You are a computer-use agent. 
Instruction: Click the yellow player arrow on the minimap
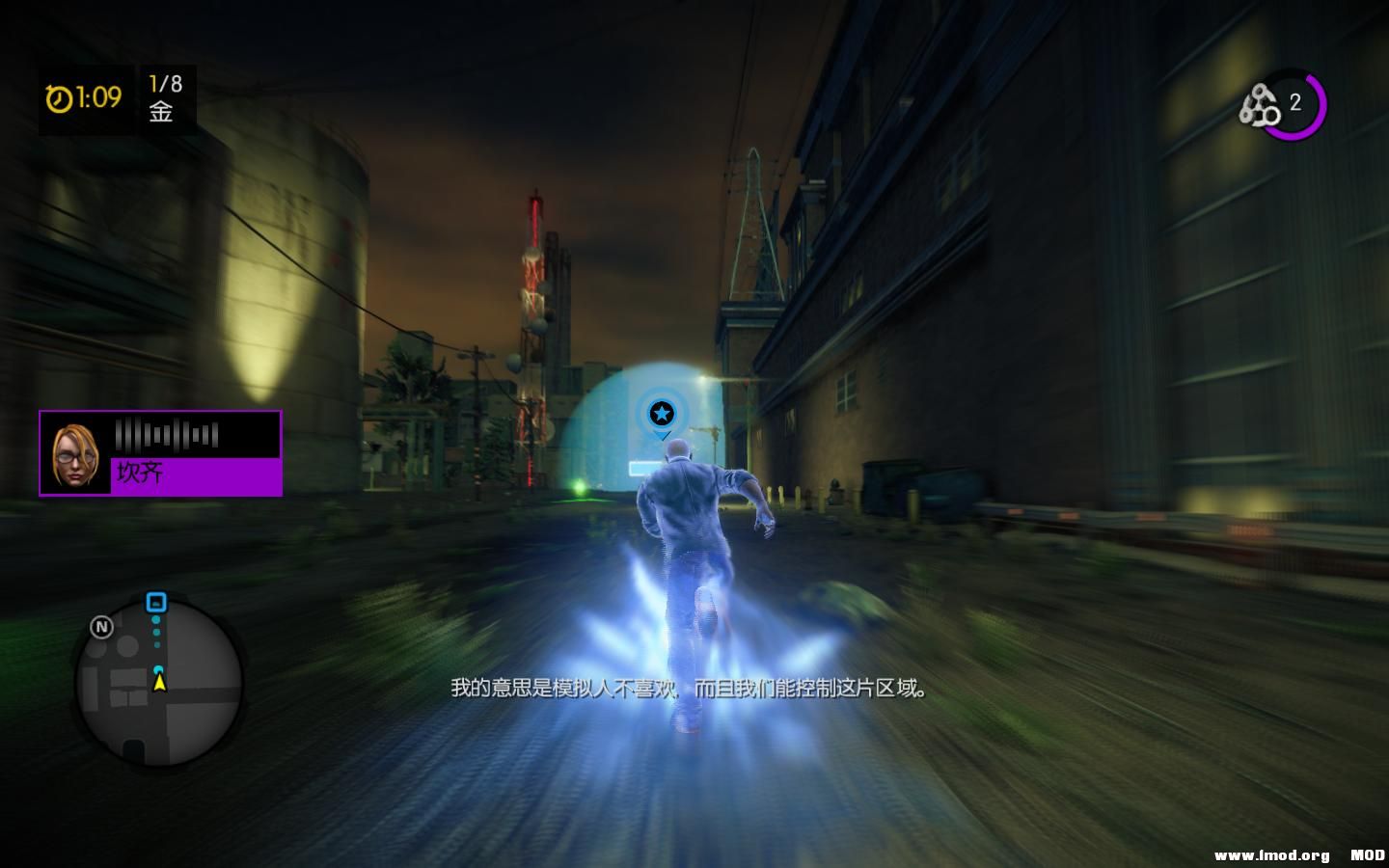(159, 685)
